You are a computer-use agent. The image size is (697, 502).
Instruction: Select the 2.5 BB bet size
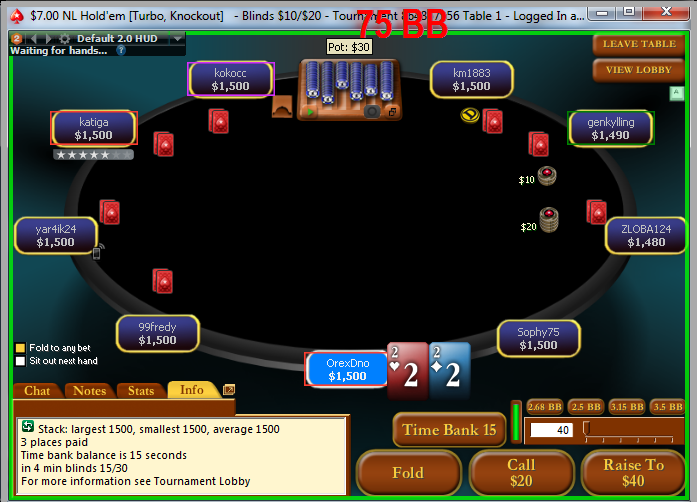tap(585, 407)
